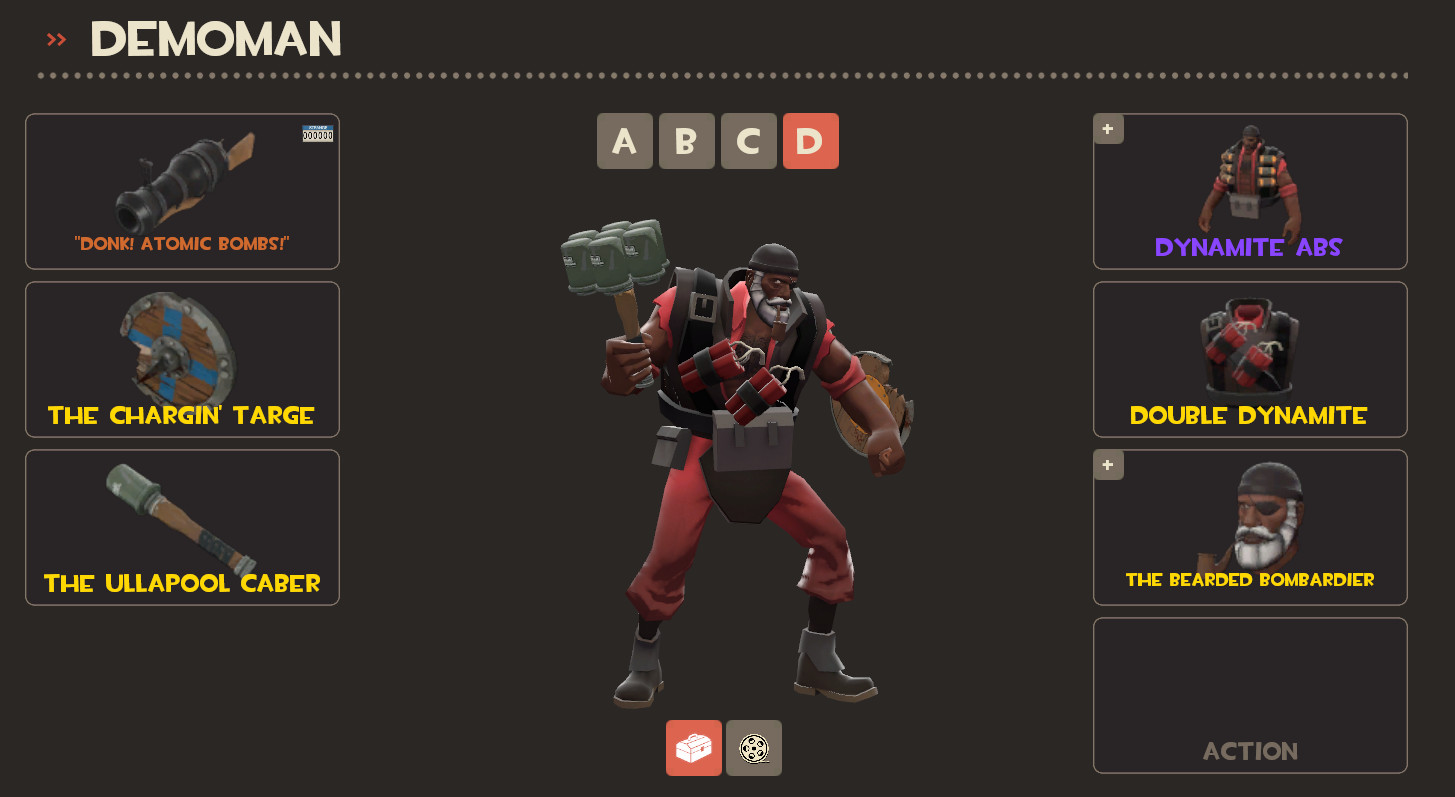The height and width of the screenshot is (797, 1455).
Task: Open the "Donk! Atomic Bombs!" primary slot
Action: 182,191
